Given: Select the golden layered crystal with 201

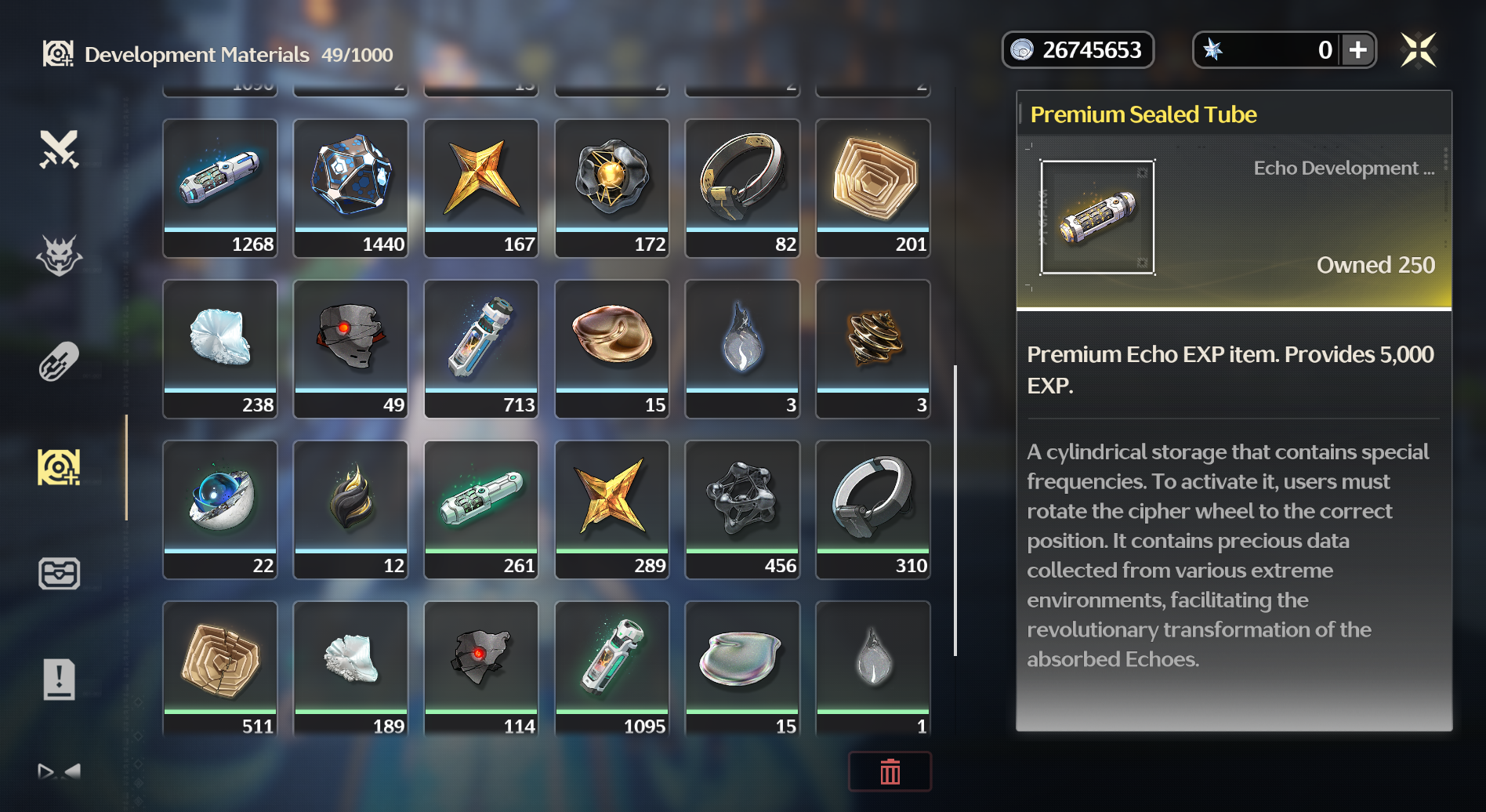Looking at the screenshot, I should tap(873, 188).
